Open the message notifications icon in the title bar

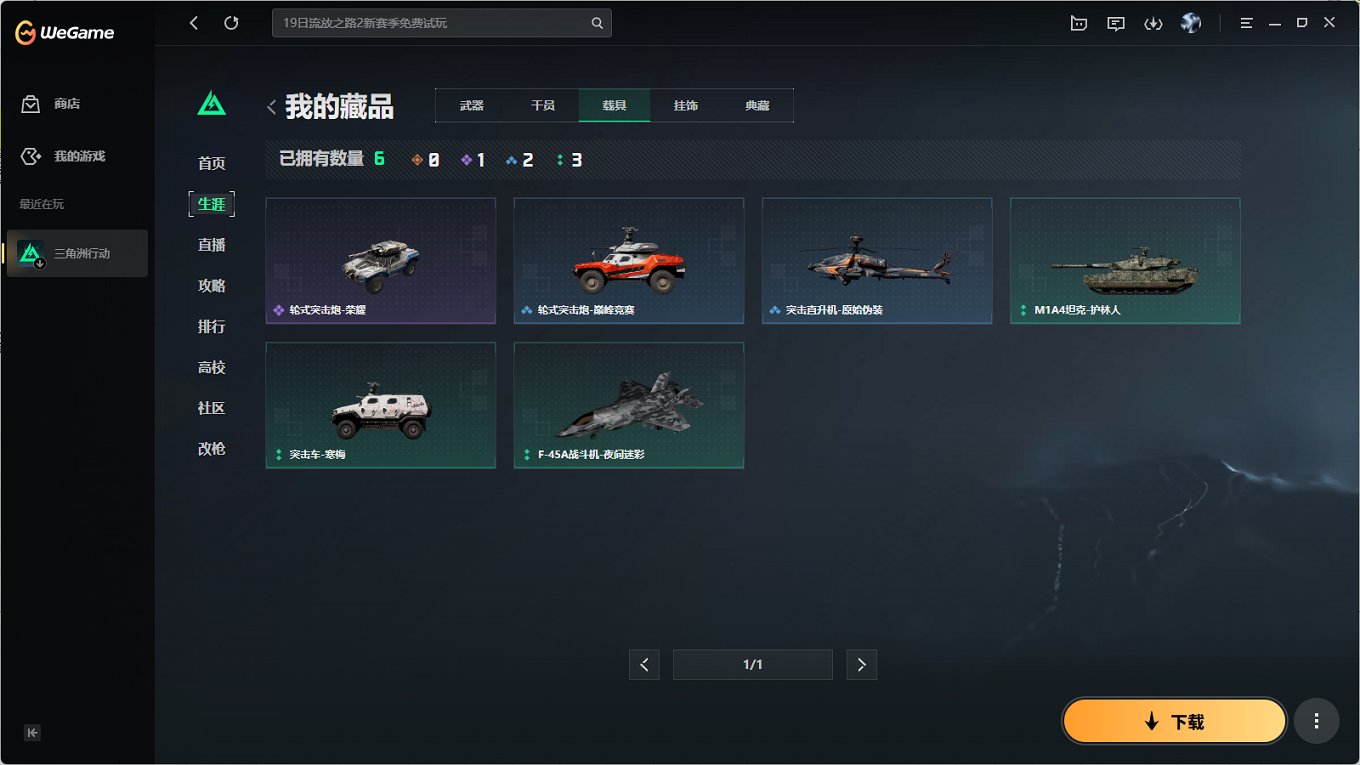click(1115, 22)
